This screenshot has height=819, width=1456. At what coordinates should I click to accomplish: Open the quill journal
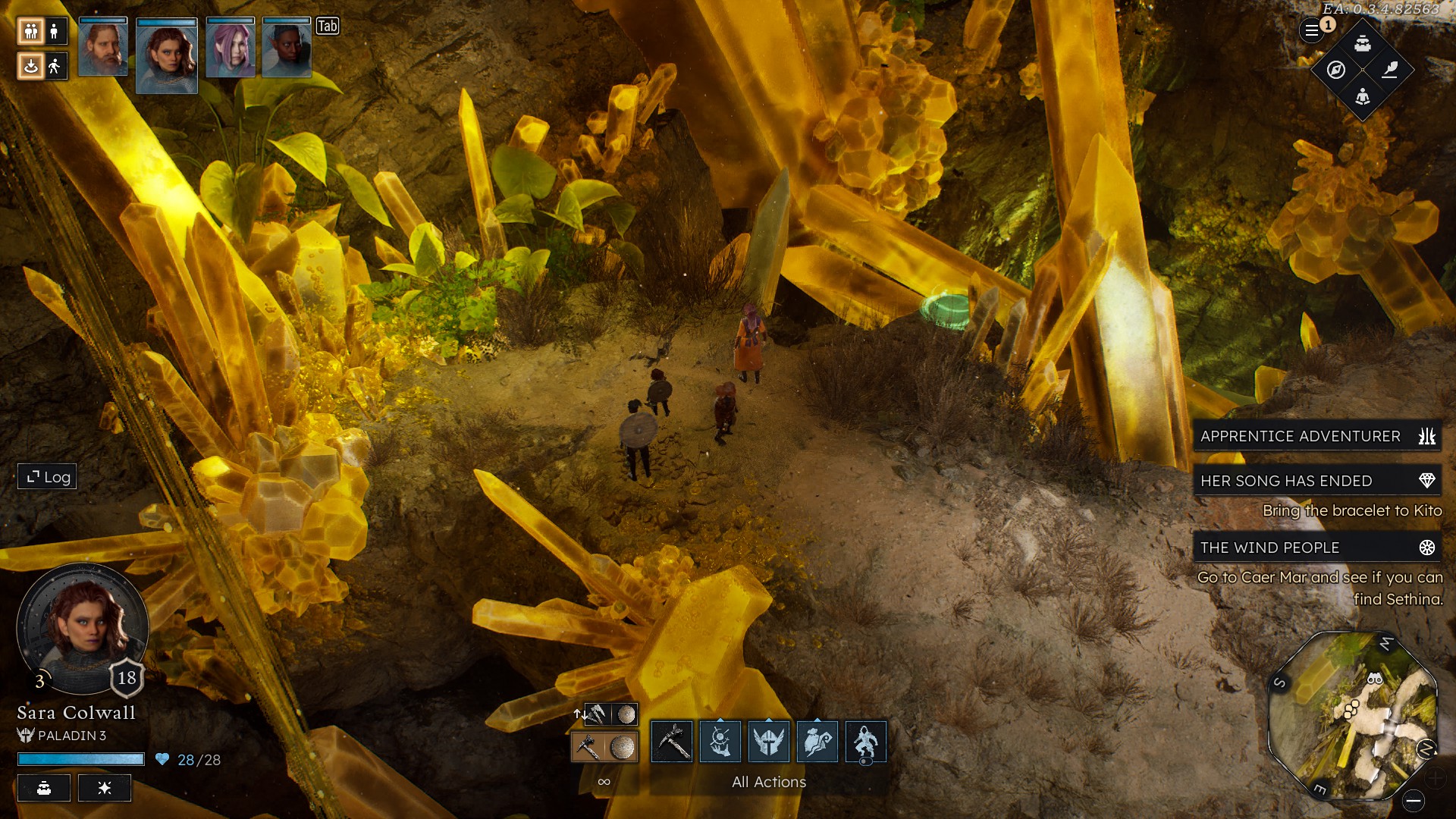click(x=1389, y=70)
